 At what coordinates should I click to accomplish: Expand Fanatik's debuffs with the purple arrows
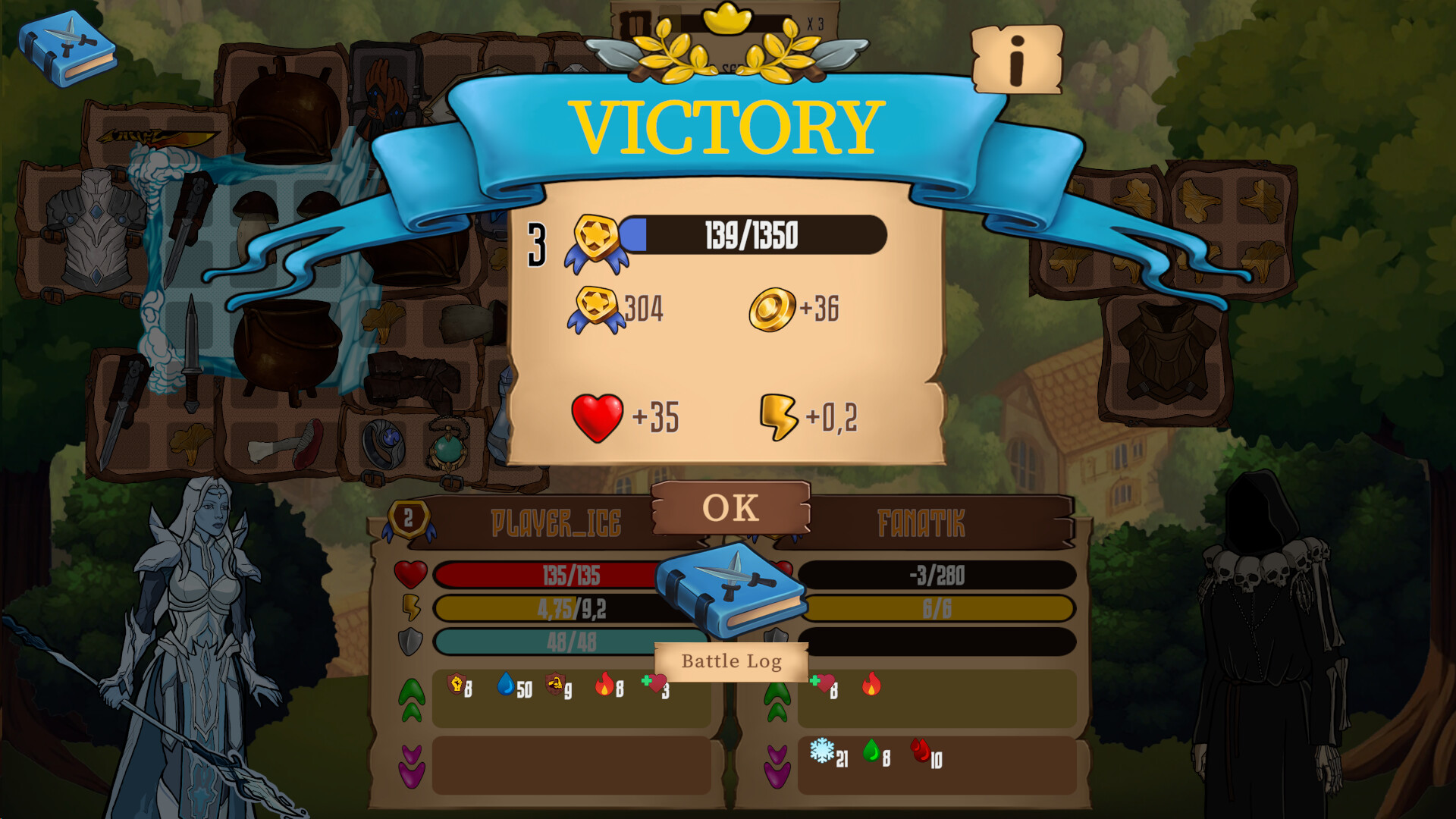coord(777,766)
